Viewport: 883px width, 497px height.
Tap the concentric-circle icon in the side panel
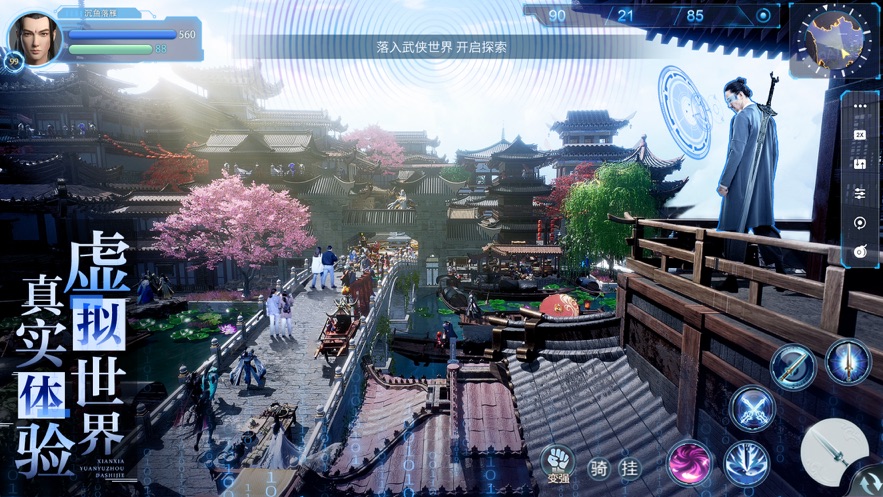click(x=859, y=222)
